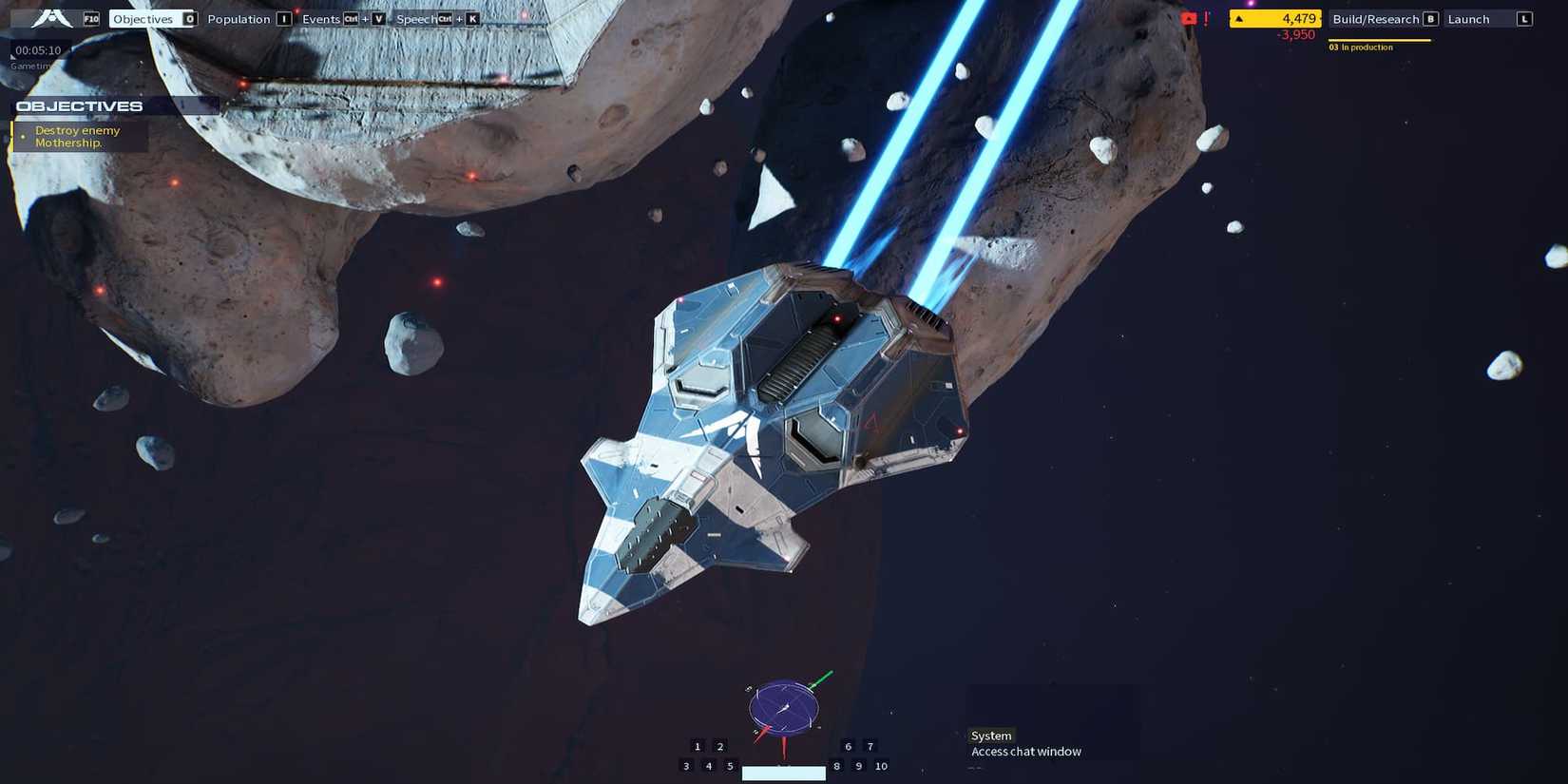Image resolution: width=1568 pixels, height=784 pixels.
Task: Click the red exclamation warning icon
Action: coord(1207,18)
